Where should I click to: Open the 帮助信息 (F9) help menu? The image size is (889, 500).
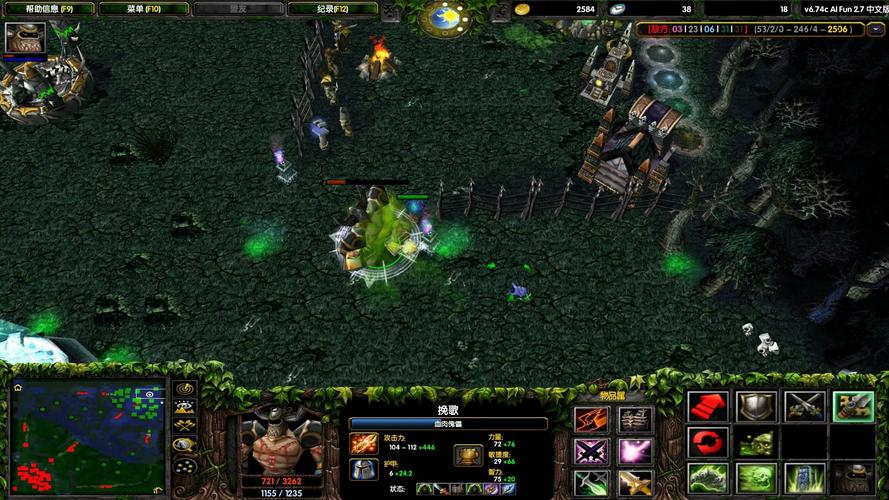(x=48, y=9)
